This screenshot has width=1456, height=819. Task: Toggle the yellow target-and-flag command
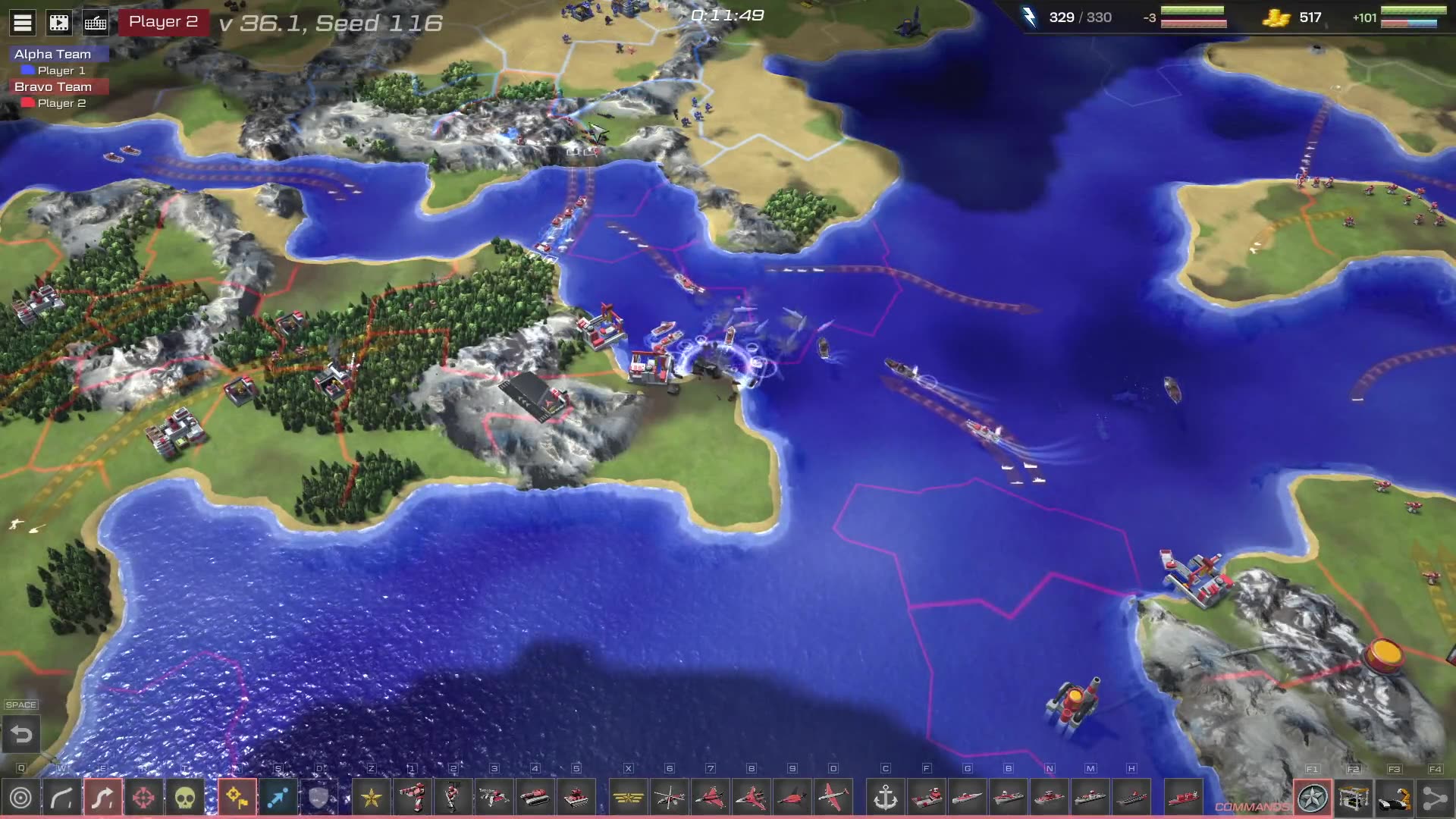[x=237, y=798]
